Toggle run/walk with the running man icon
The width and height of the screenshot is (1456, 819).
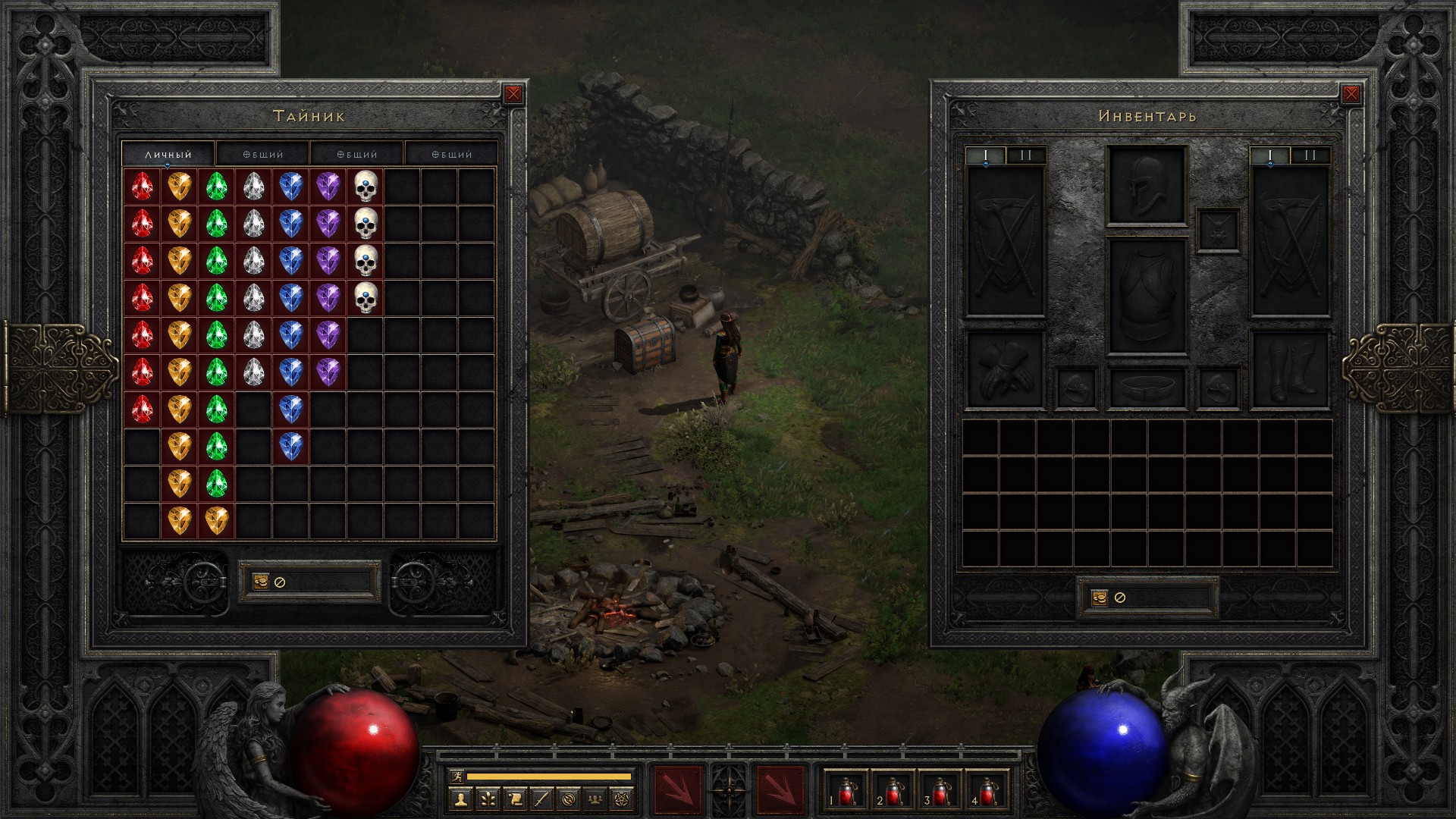(x=456, y=777)
